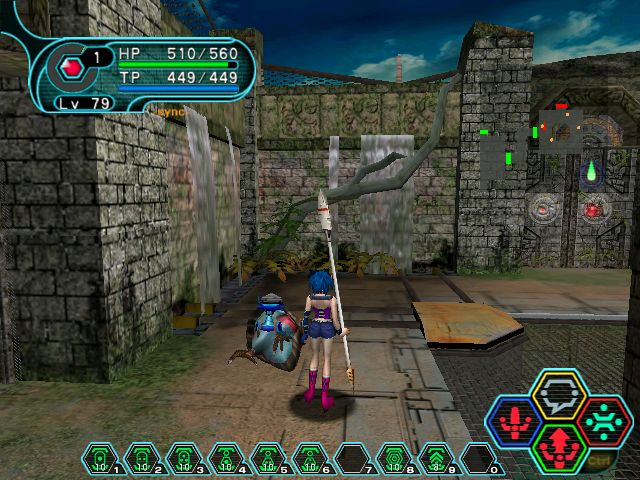Activate the green-bordered upward-arrow attack action

tap(559, 447)
